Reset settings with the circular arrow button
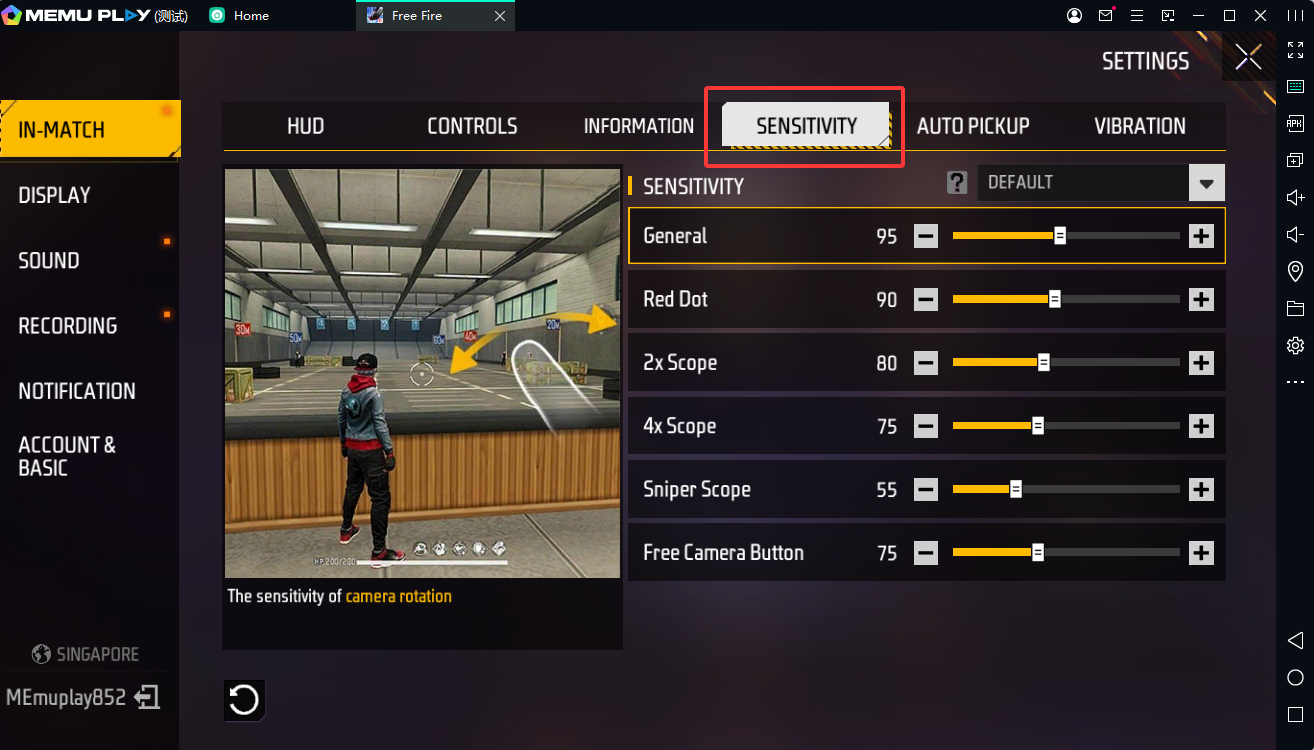Viewport: 1314px width, 750px height. point(244,700)
